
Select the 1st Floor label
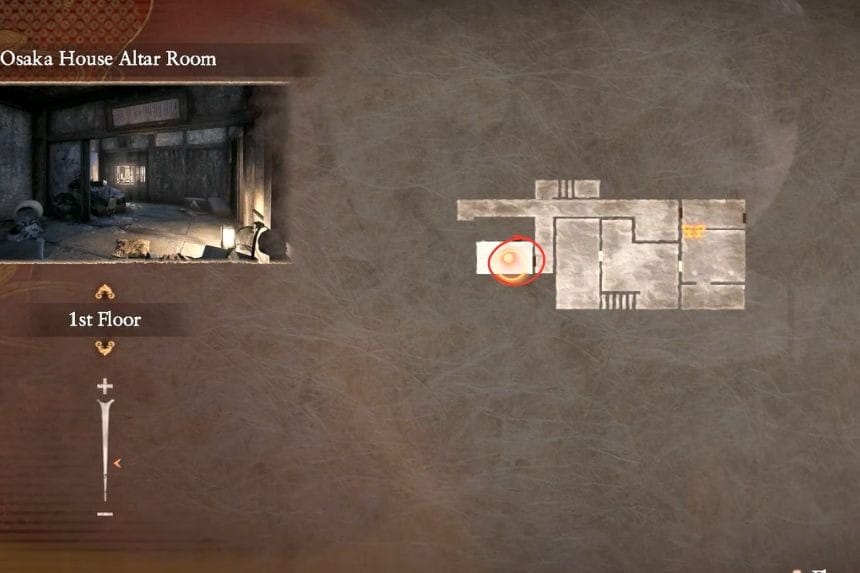pos(105,320)
